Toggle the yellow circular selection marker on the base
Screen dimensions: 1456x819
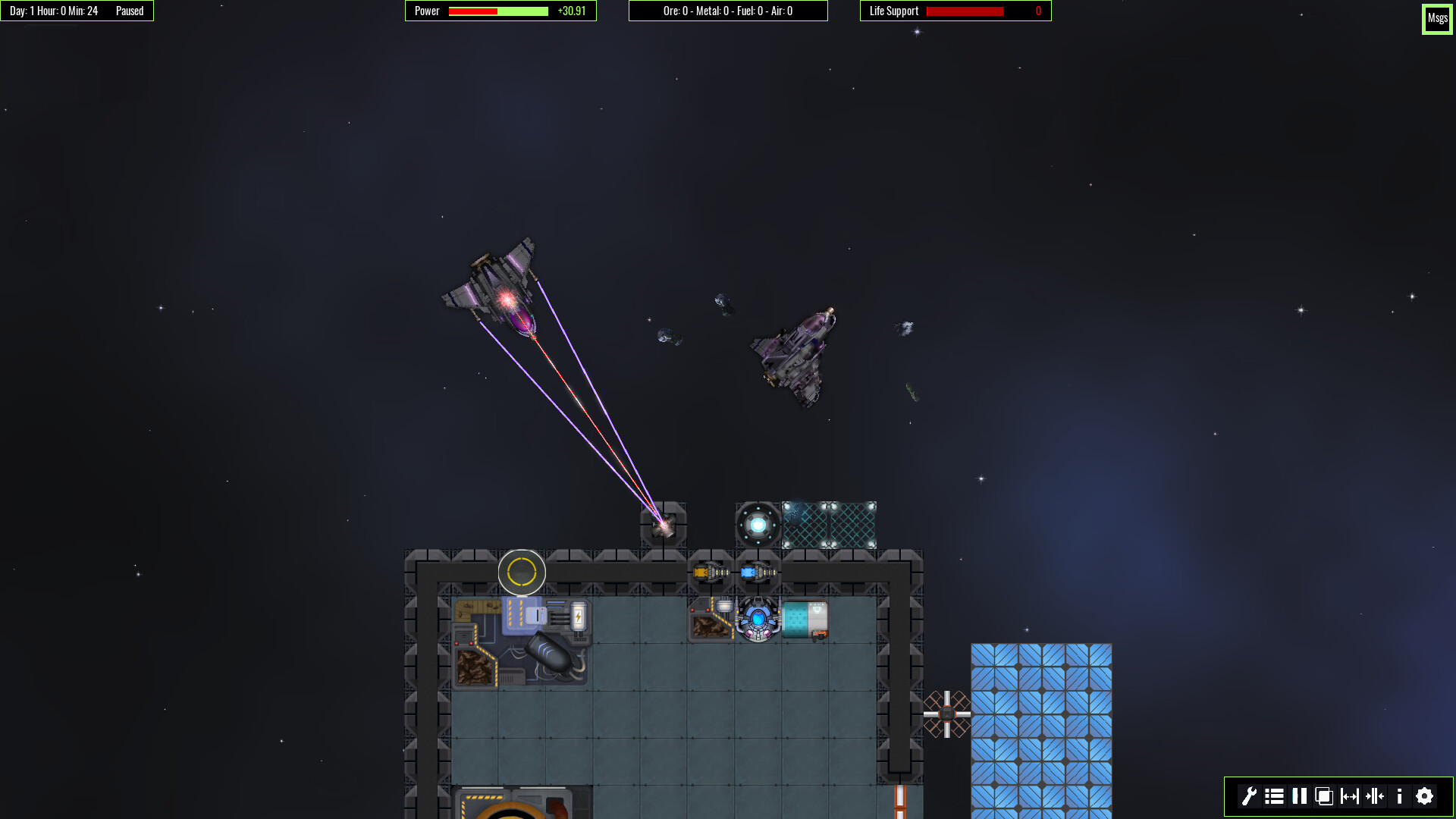(x=522, y=573)
